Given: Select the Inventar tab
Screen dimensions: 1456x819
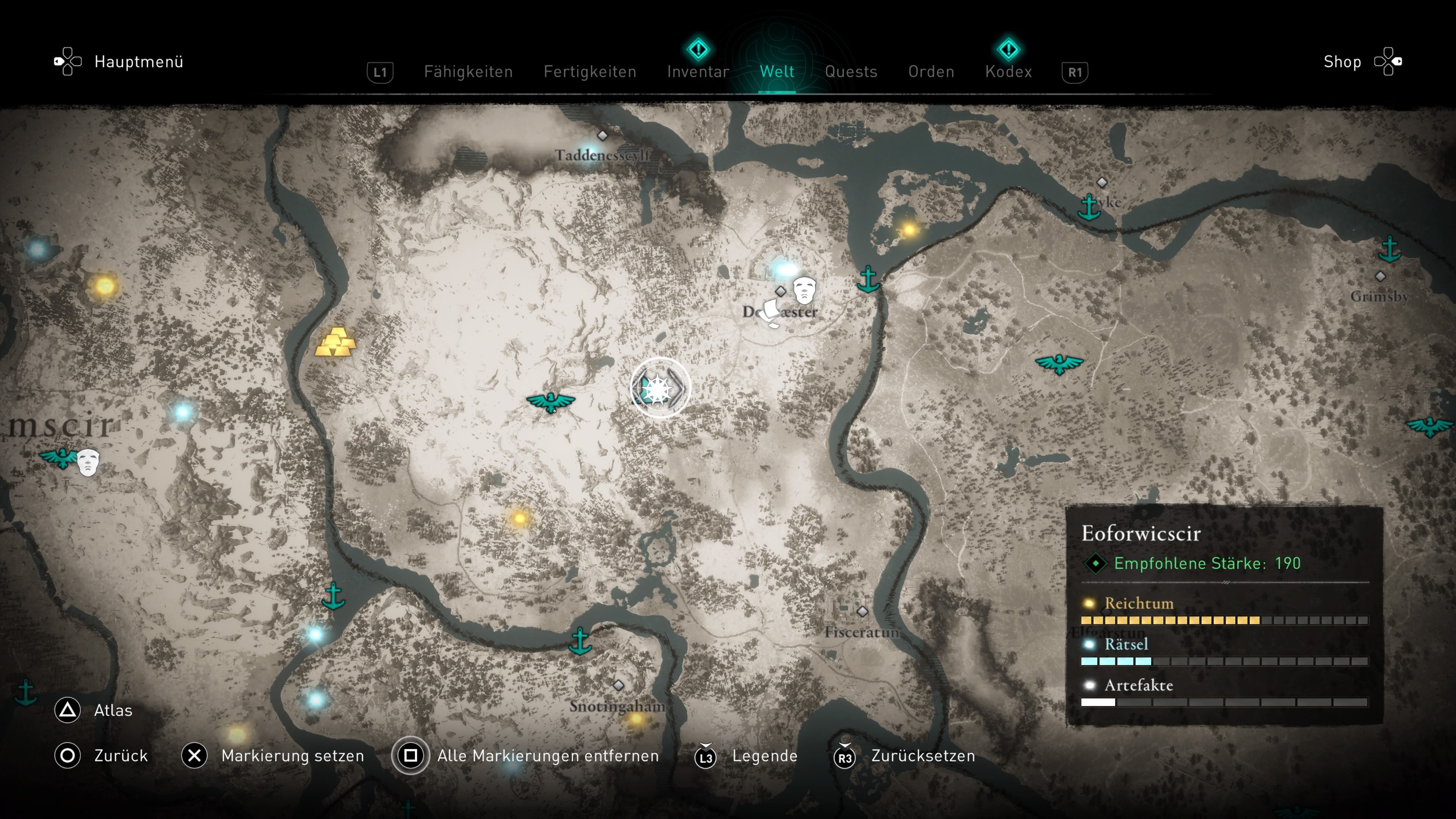Looking at the screenshot, I should (698, 72).
